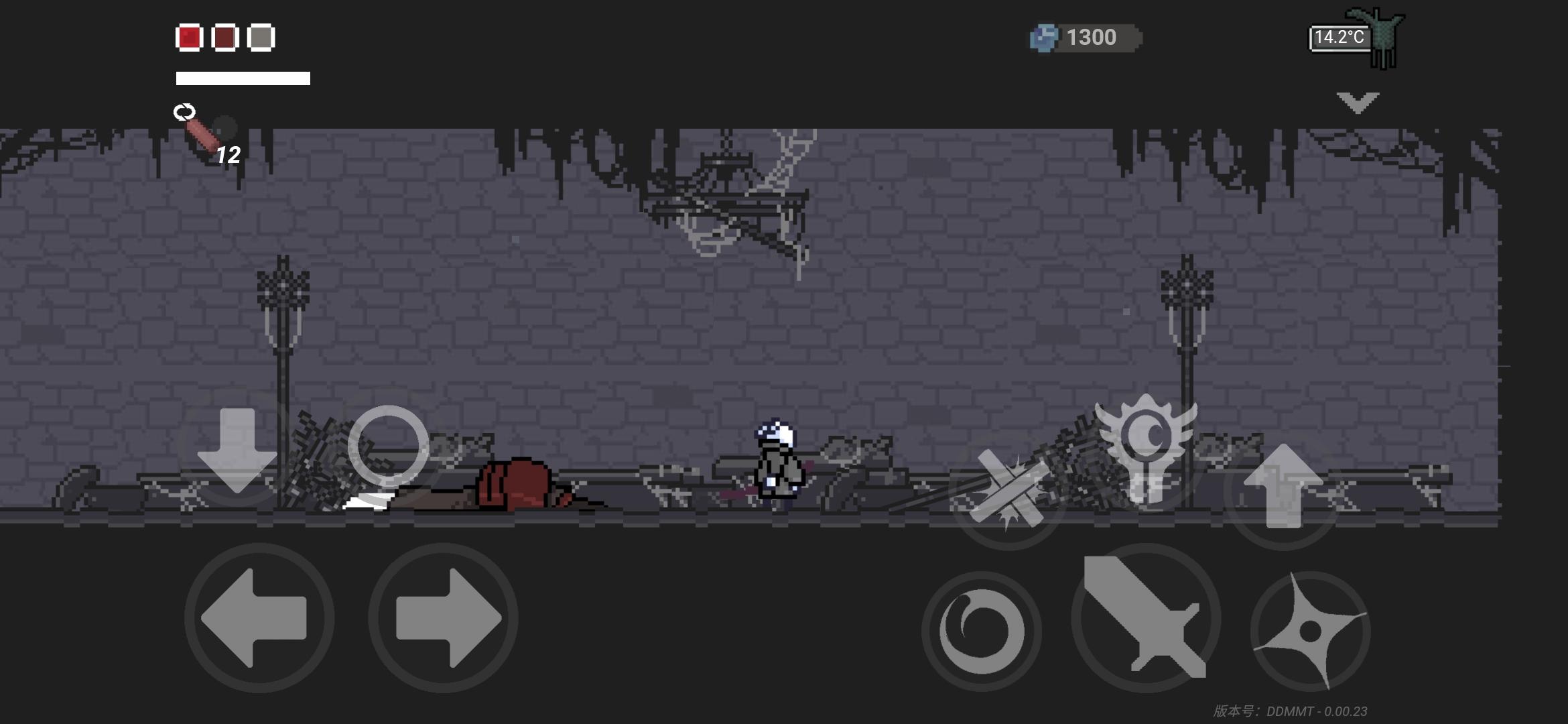Expand the currency display showing 1300
1568x724 pixels.
coord(1092,37)
